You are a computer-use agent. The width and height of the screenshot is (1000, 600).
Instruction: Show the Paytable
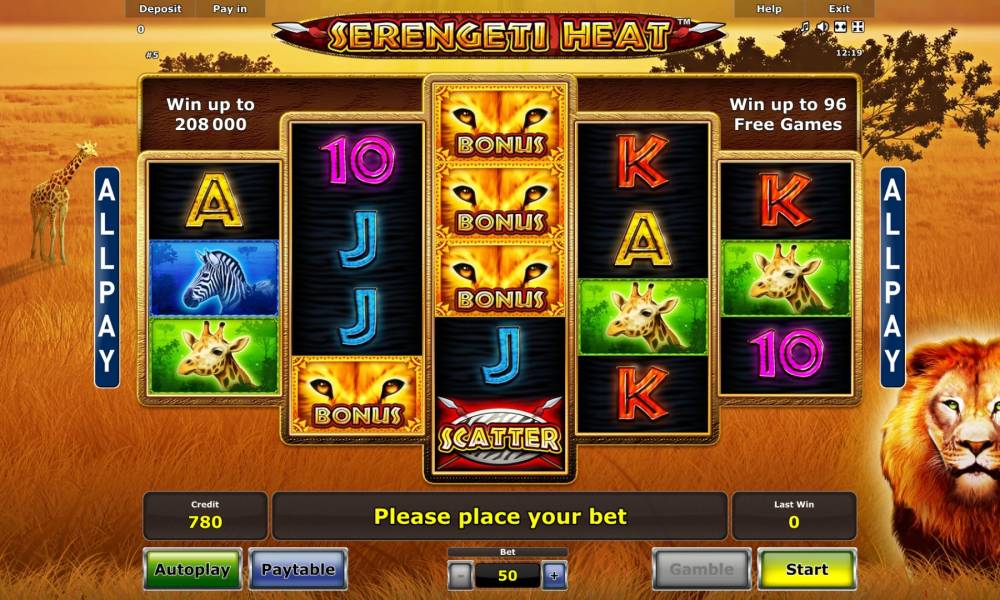pyautogui.click(x=298, y=569)
